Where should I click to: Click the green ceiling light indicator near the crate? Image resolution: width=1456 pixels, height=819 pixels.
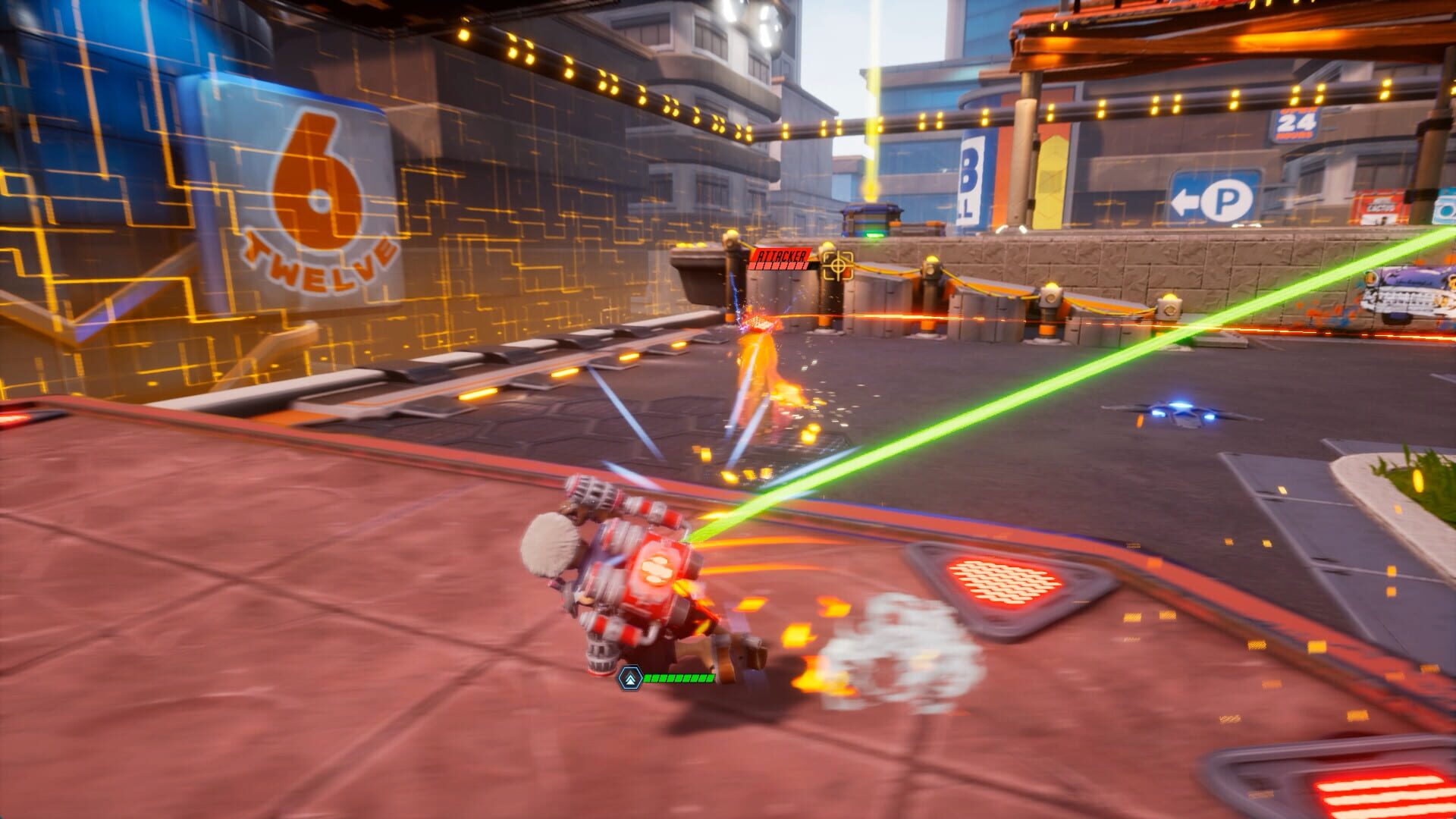click(874, 234)
